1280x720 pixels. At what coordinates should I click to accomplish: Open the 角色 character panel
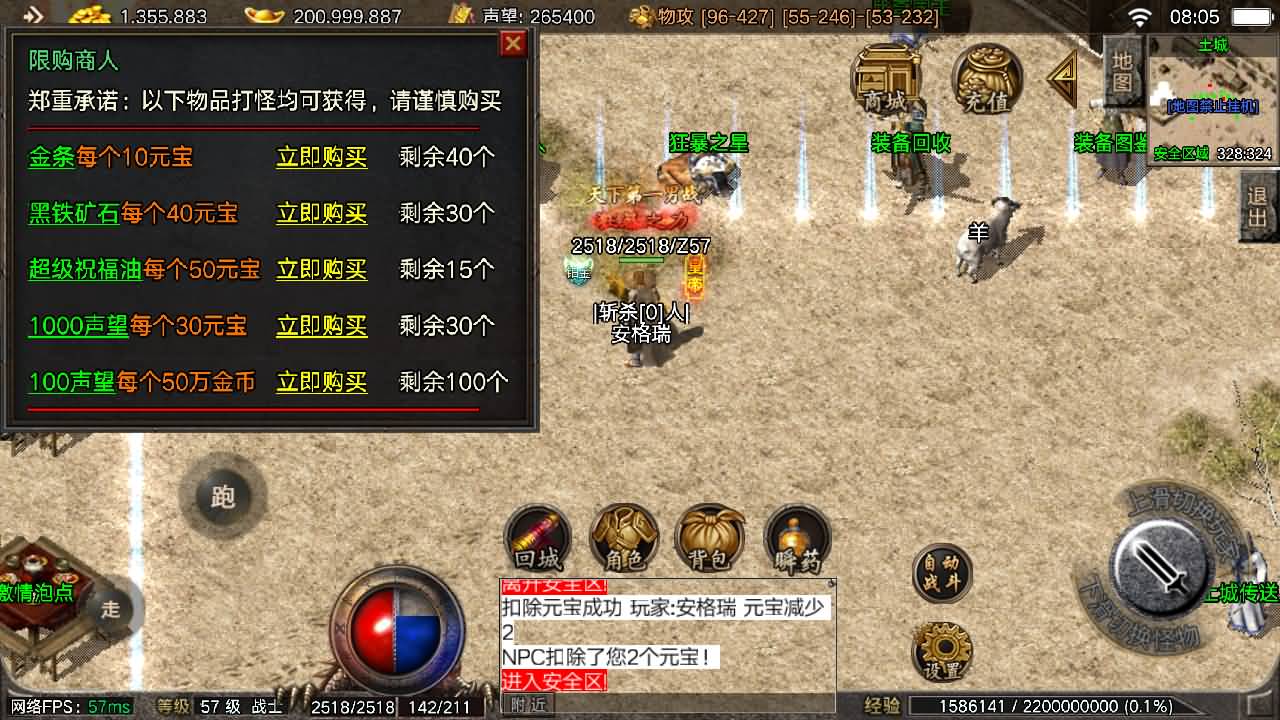click(625, 540)
